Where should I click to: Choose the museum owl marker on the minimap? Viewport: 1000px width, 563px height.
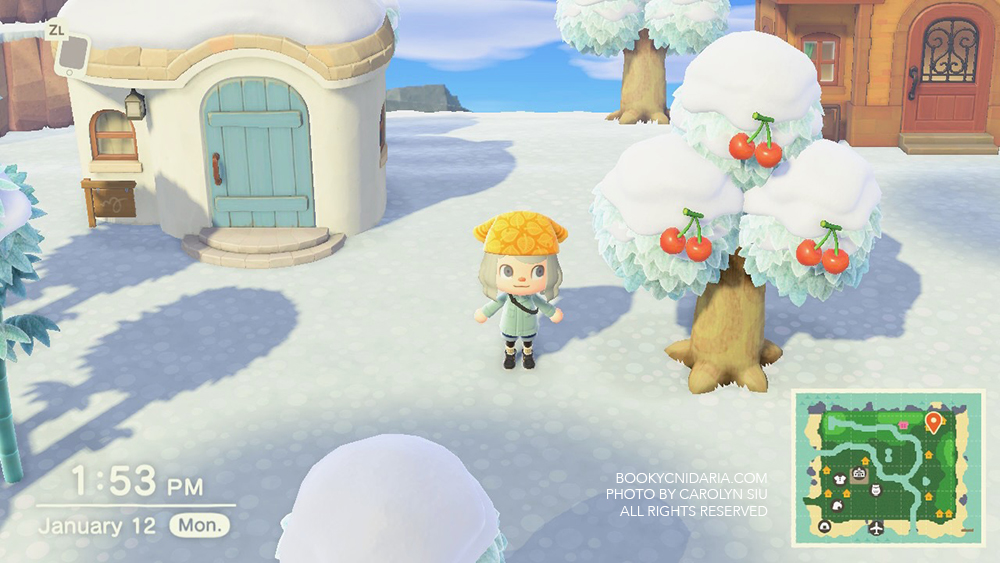pyautogui.click(x=876, y=490)
